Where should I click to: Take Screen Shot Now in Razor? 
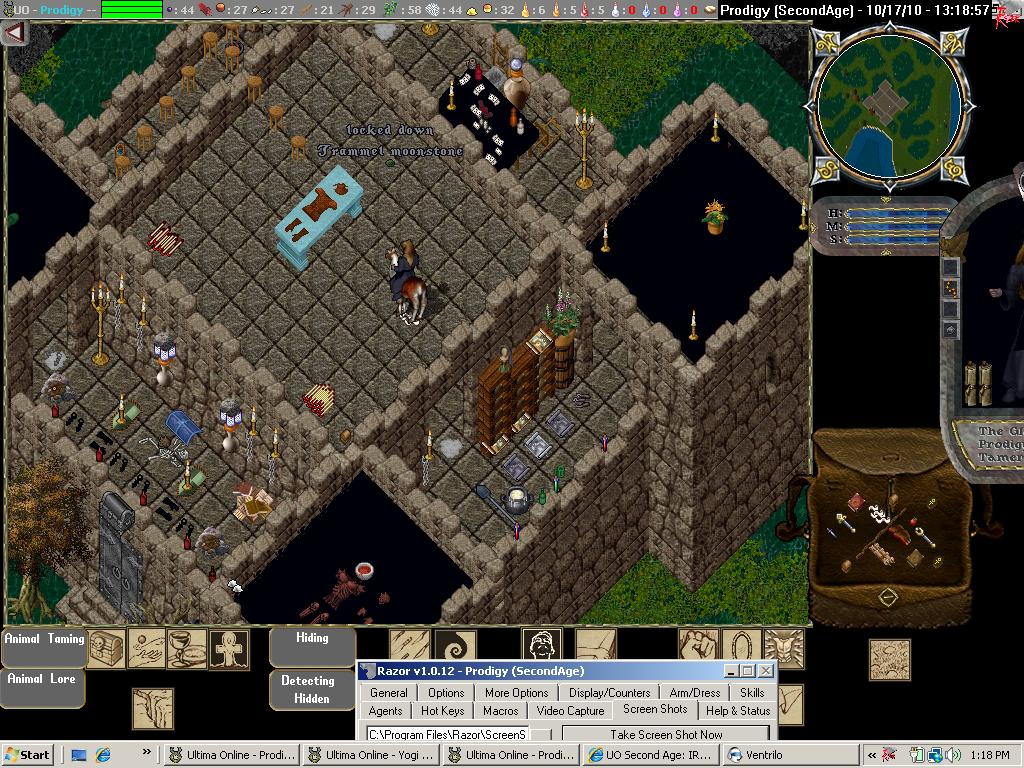tap(666, 734)
